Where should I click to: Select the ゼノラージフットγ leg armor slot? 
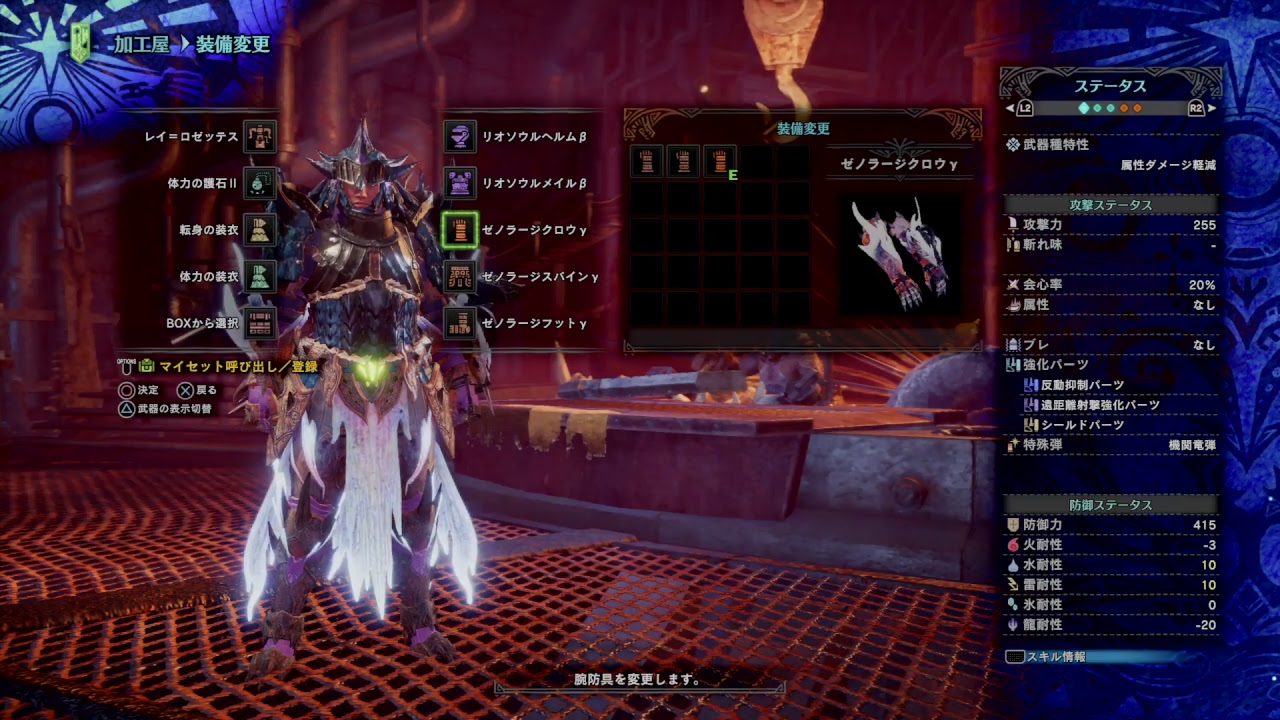coord(460,323)
